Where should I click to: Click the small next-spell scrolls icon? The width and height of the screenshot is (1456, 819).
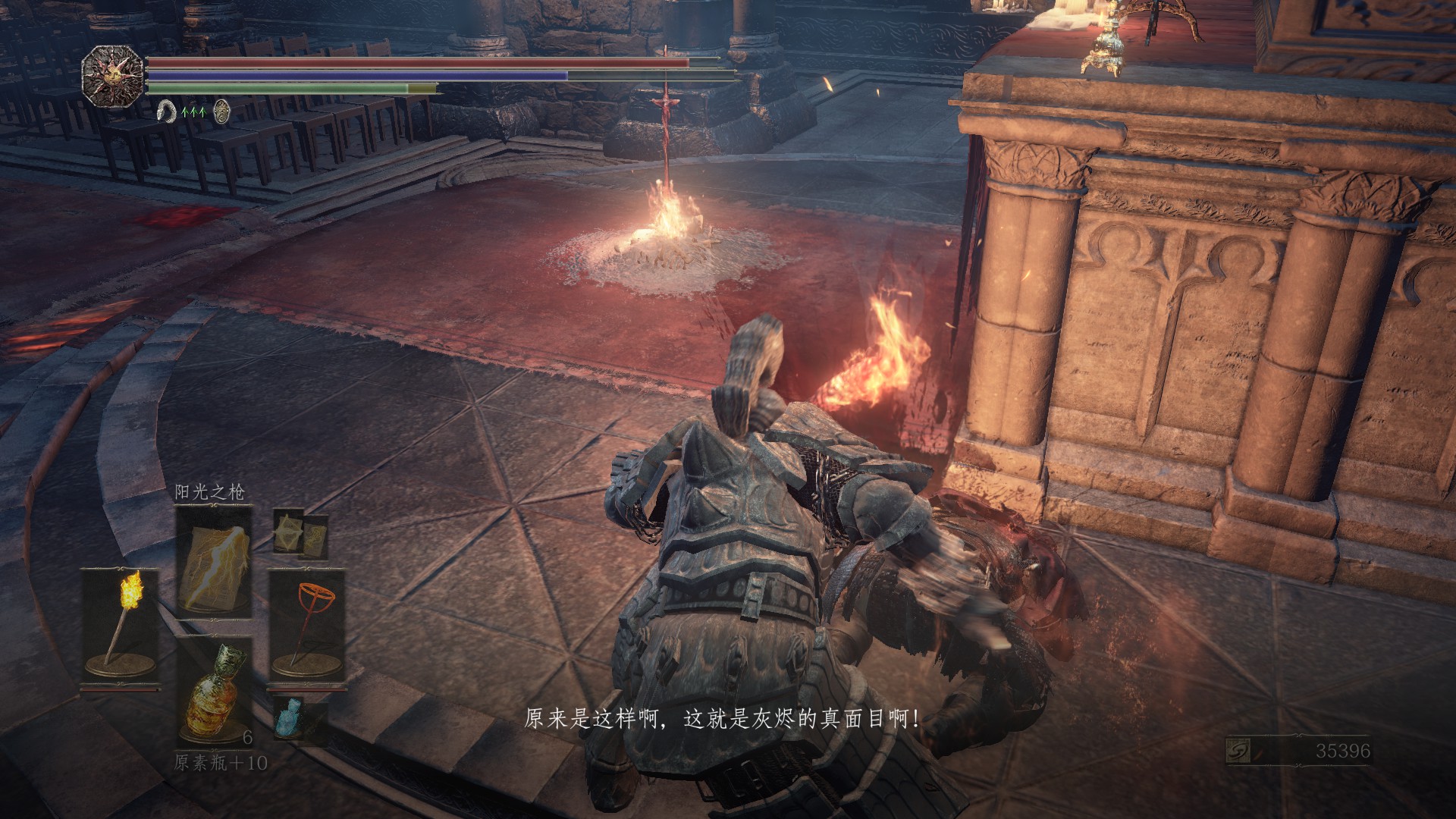[x=300, y=532]
